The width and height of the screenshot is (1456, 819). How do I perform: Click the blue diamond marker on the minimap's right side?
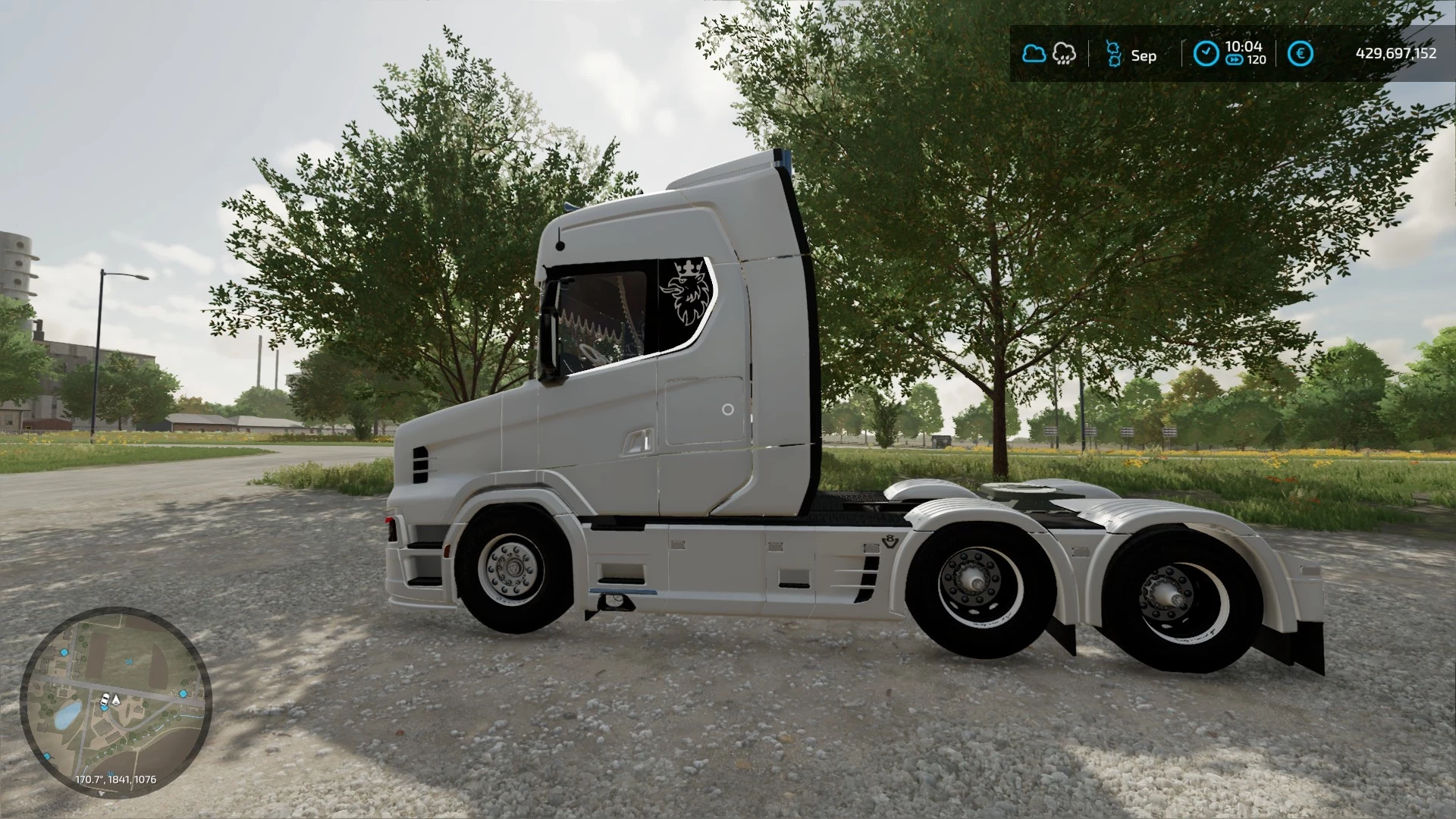pyautogui.click(x=183, y=693)
